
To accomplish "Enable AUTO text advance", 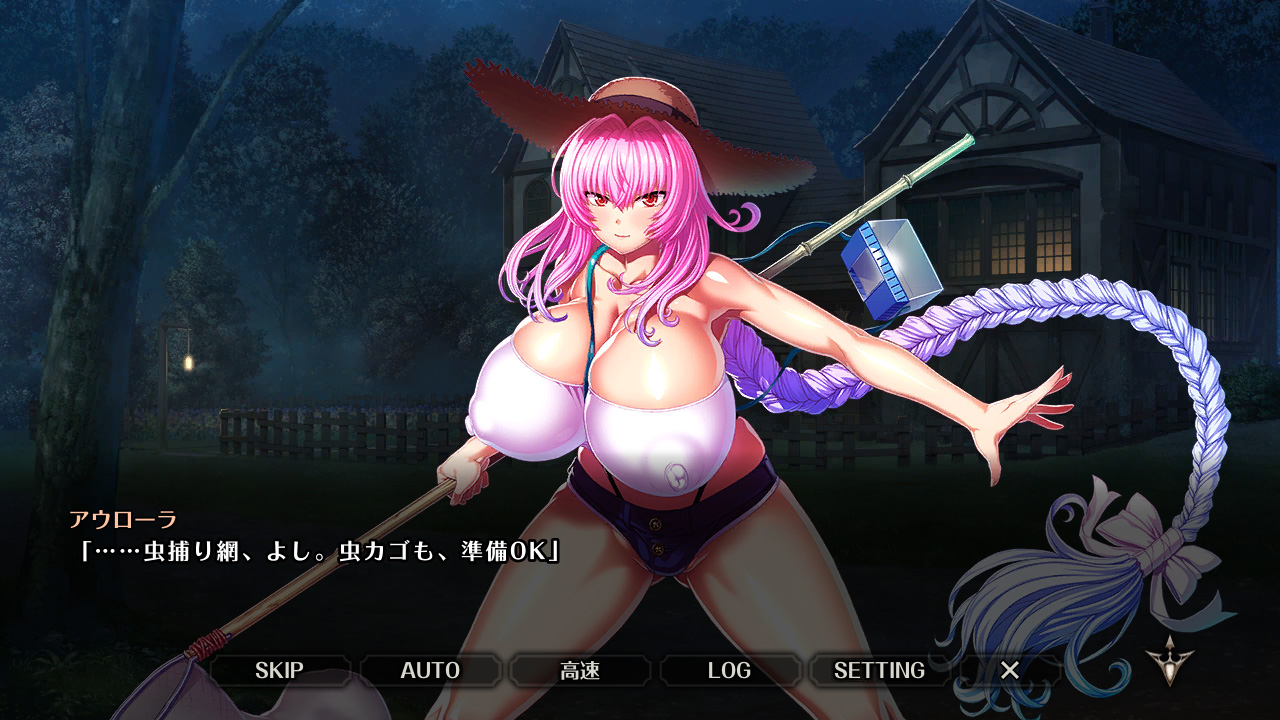I will pos(430,670).
